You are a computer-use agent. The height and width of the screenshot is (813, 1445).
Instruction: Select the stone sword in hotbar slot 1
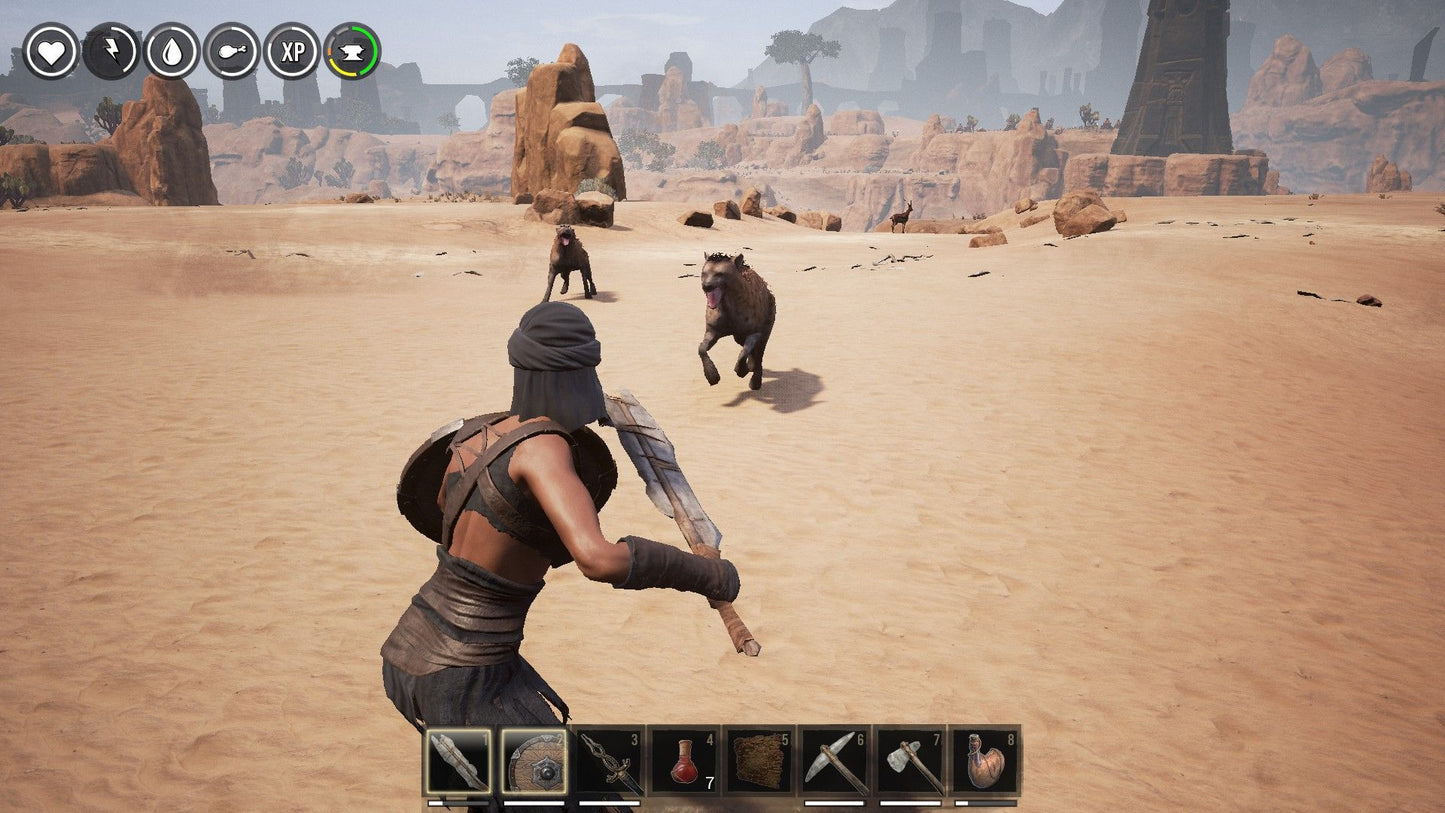[458, 761]
